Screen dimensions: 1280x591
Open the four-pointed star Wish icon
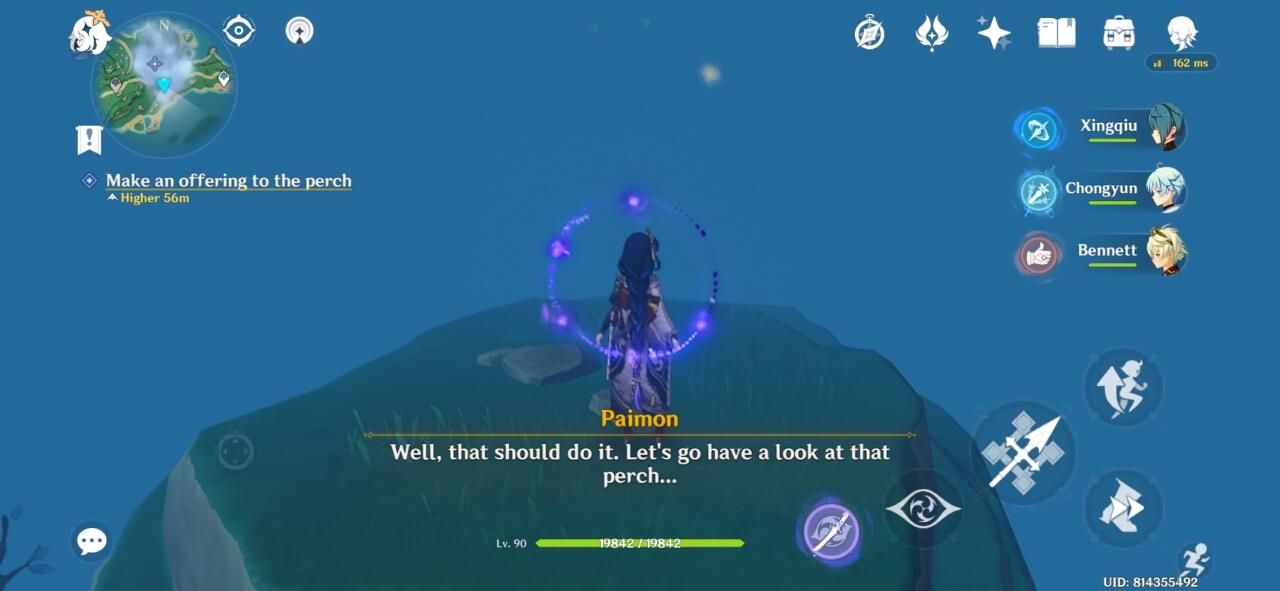(993, 33)
